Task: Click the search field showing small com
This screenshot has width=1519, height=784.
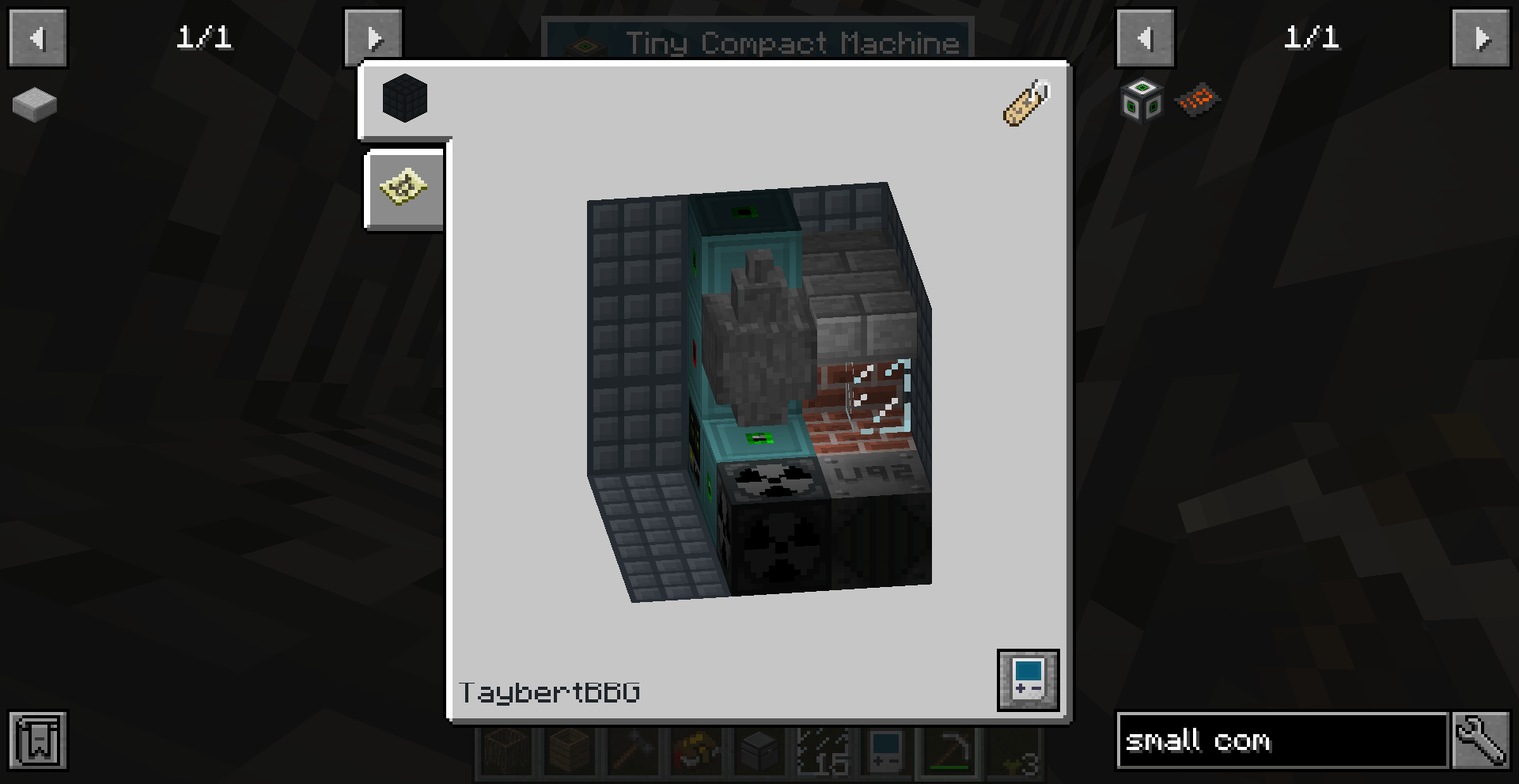Action: (x=1282, y=741)
